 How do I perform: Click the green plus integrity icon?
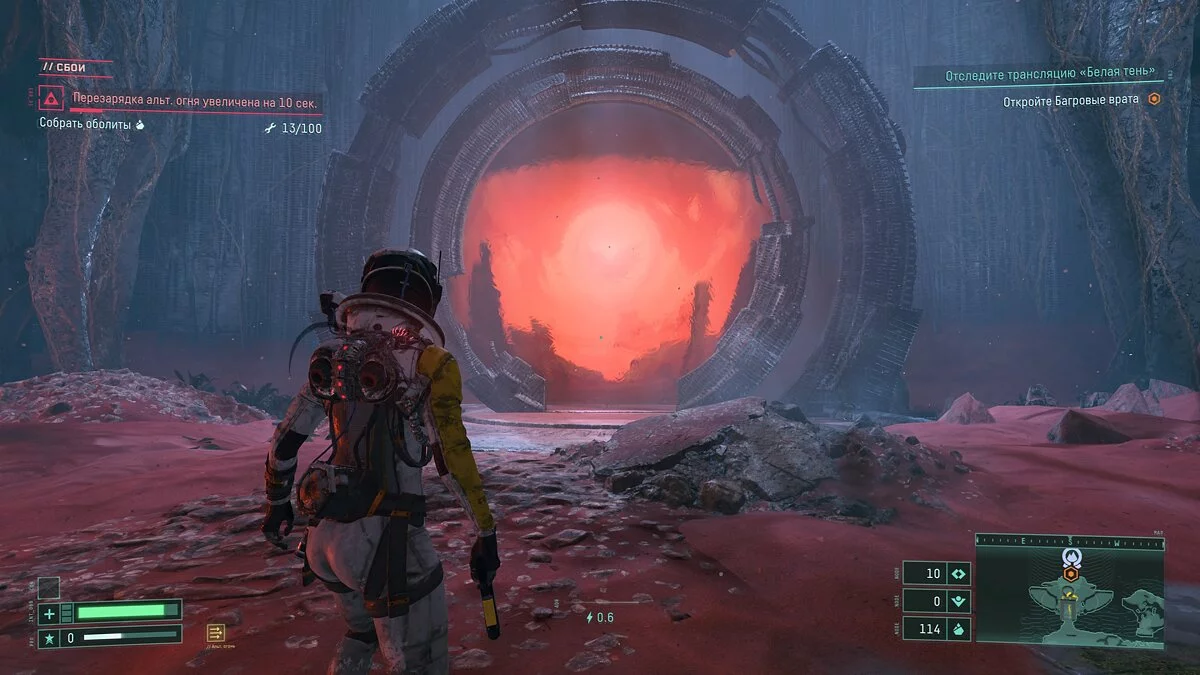pyautogui.click(x=50, y=612)
